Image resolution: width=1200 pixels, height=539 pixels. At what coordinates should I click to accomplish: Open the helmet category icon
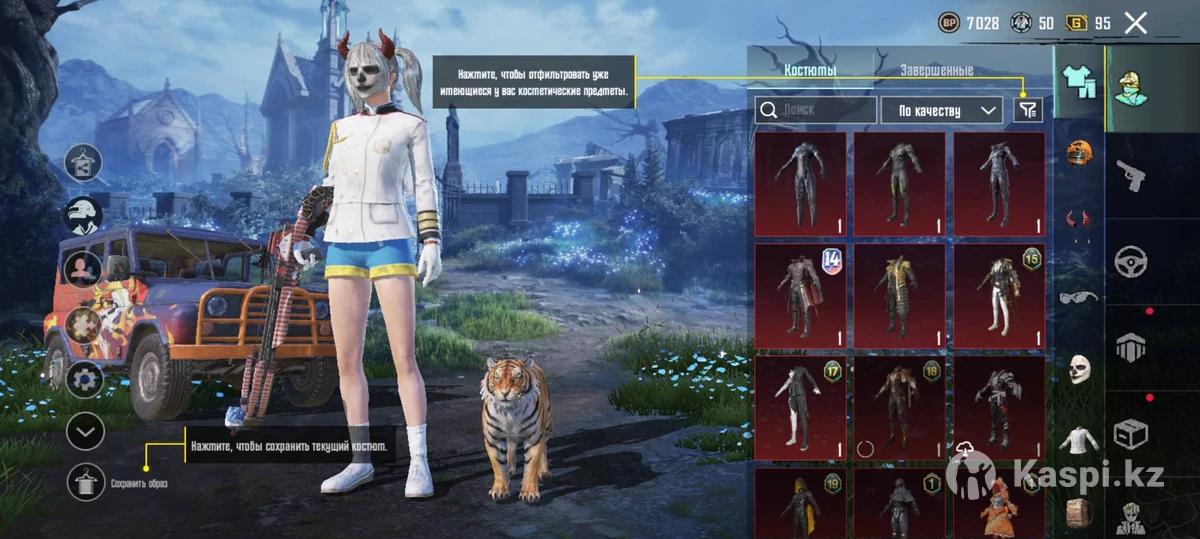click(x=1079, y=153)
